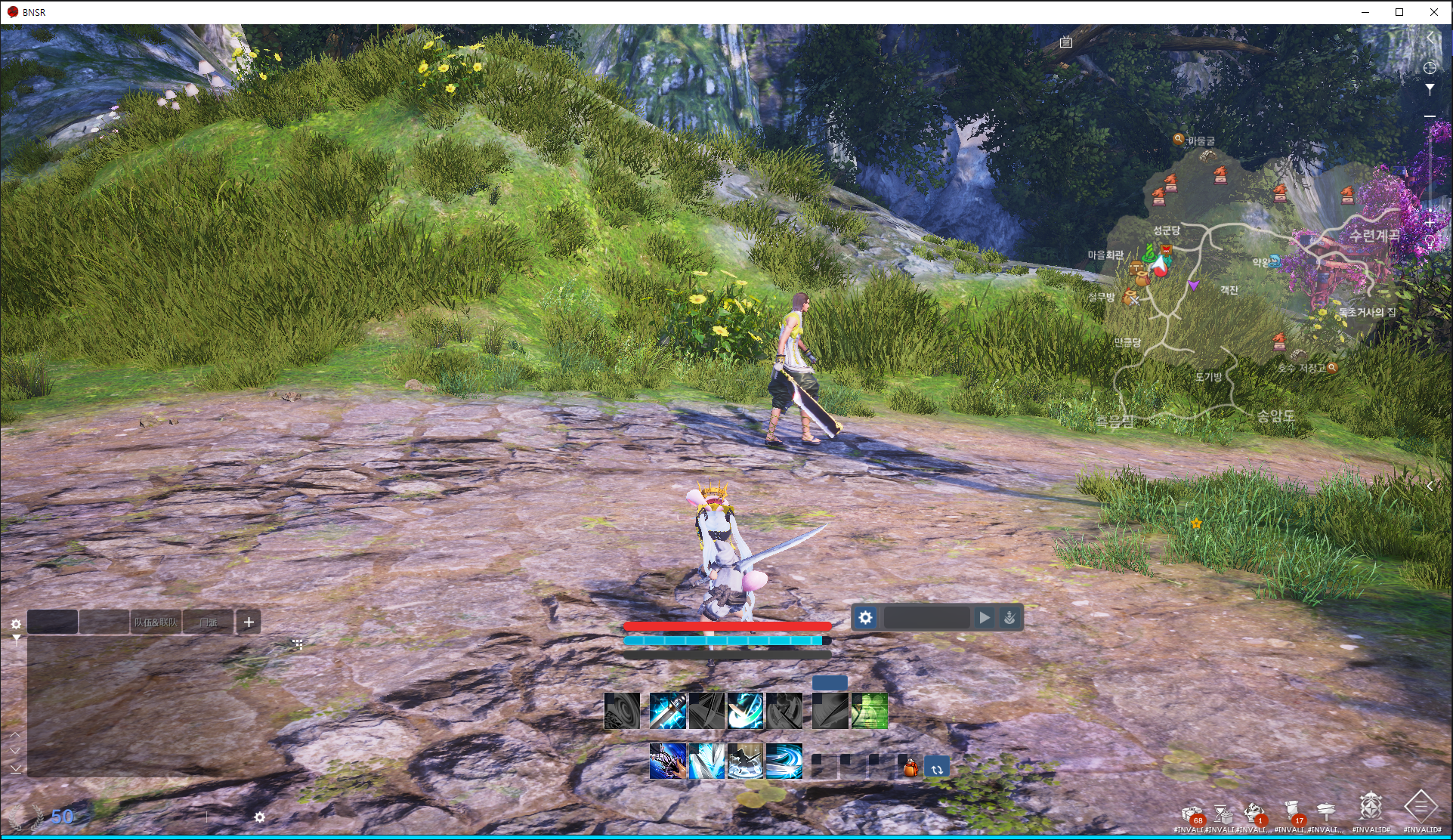Screen dimensions: 1453x840
Task: Open chat settings gear above the filter icon
Action: 16,624
